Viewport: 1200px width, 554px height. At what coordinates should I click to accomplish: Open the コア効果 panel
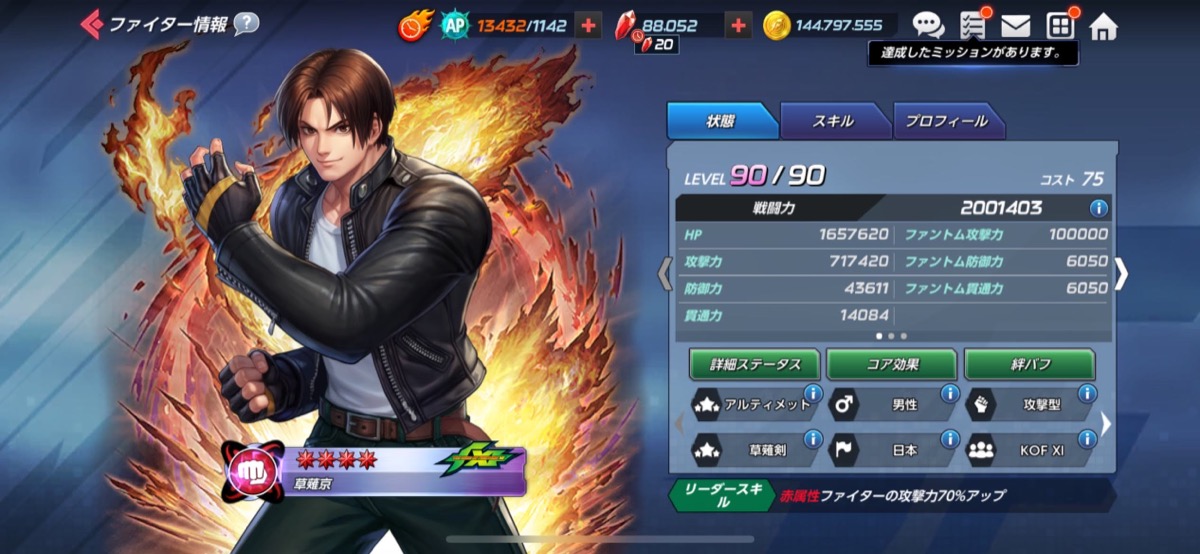(x=892, y=364)
